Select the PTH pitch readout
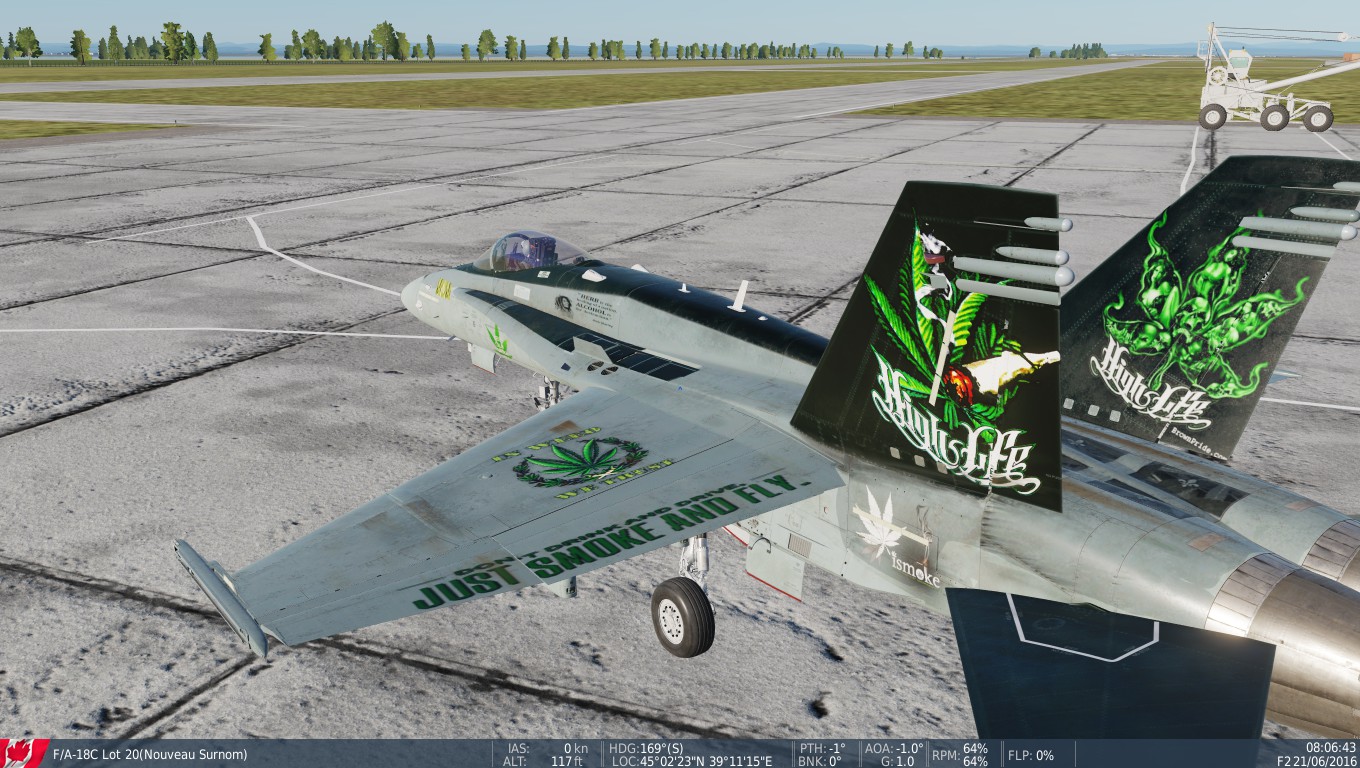 (x=822, y=747)
